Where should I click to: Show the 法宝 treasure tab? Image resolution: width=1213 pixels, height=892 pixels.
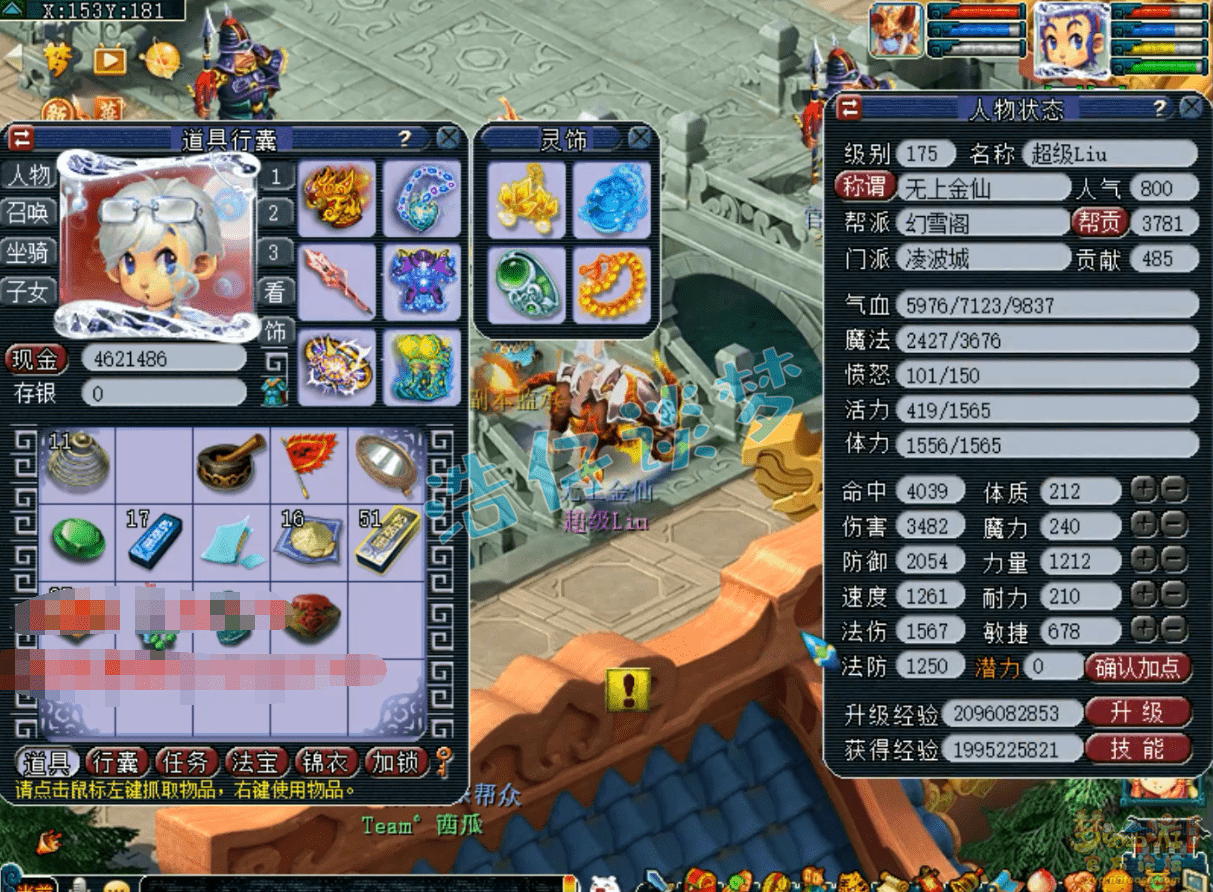point(257,763)
